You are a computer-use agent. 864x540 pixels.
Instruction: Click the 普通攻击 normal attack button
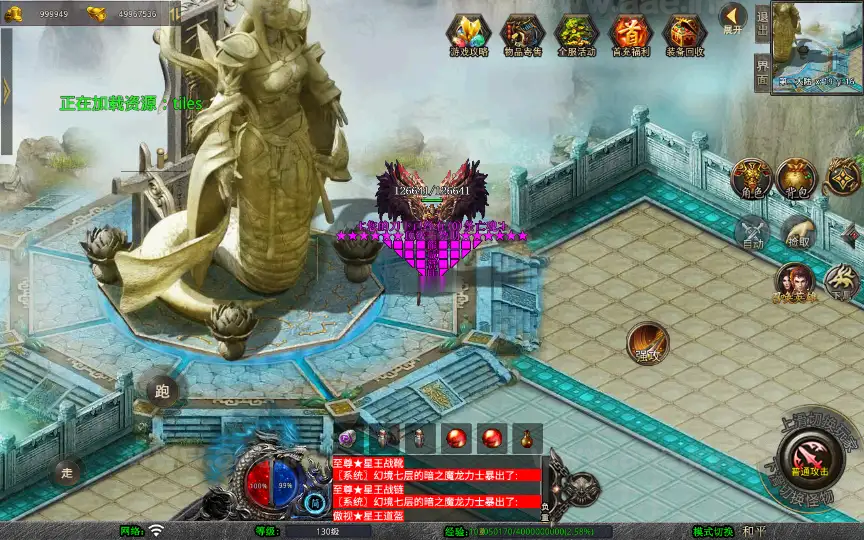tap(808, 456)
